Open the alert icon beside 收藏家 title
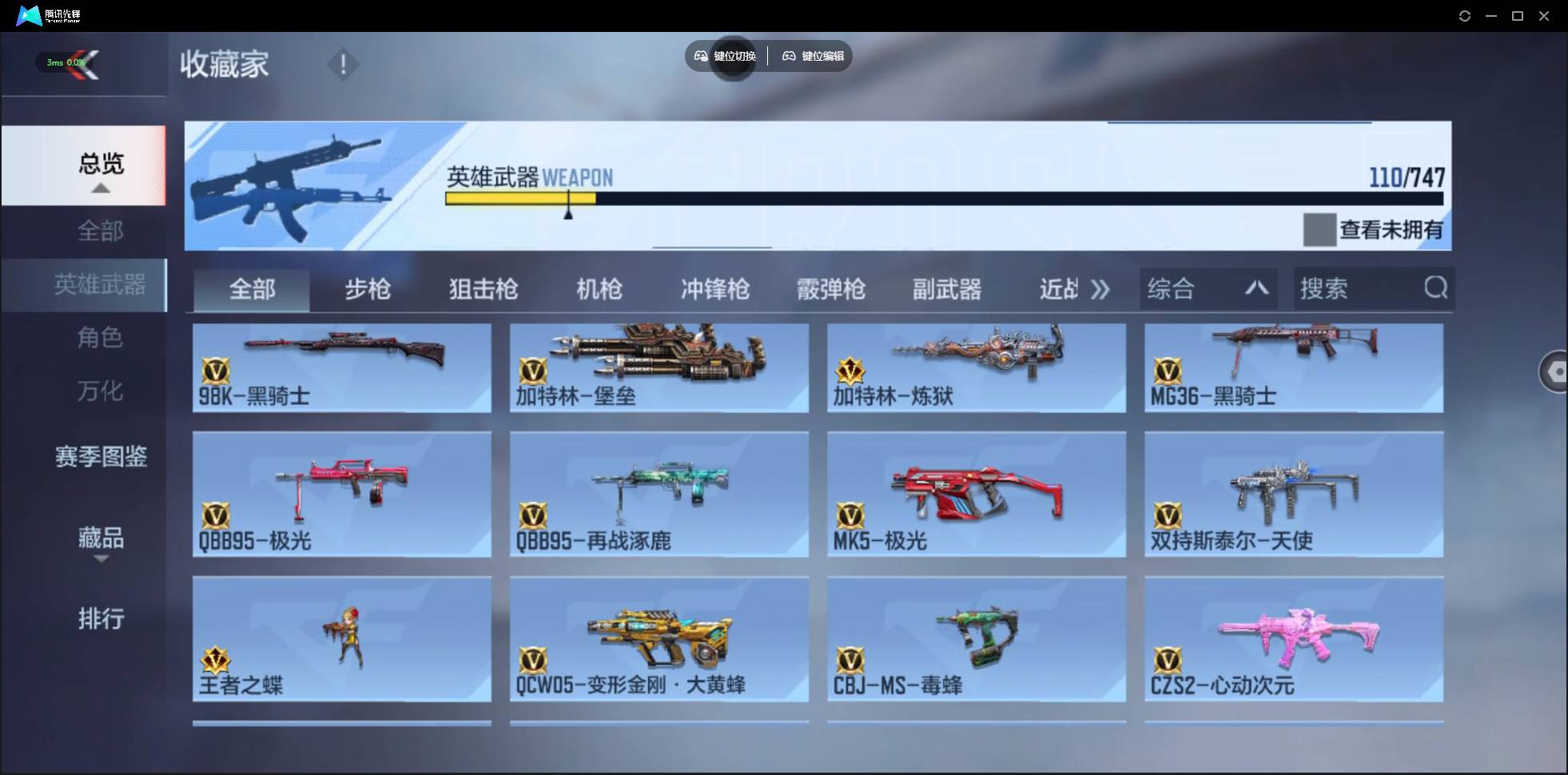Image resolution: width=1568 pixels, height=775 pixels. (x=343, y=63)
